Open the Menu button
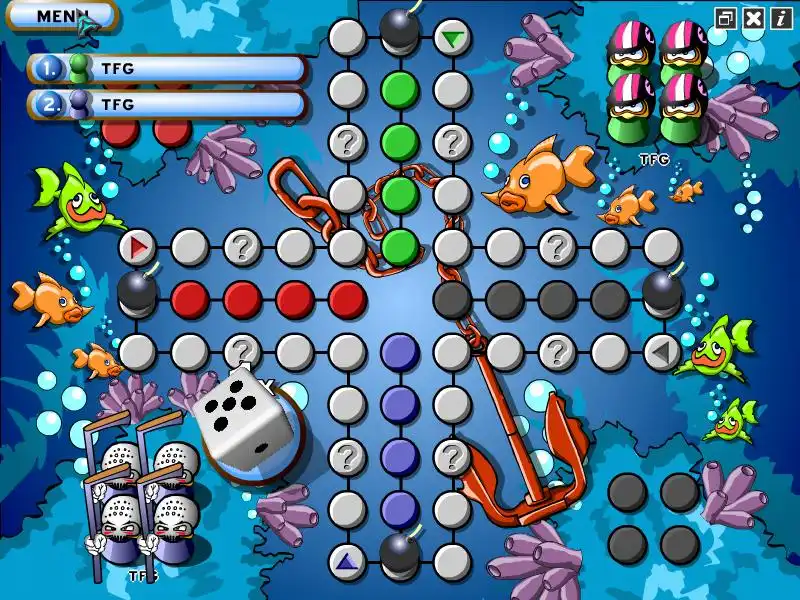Screen dimensions: 800x600 coord(60,15)
